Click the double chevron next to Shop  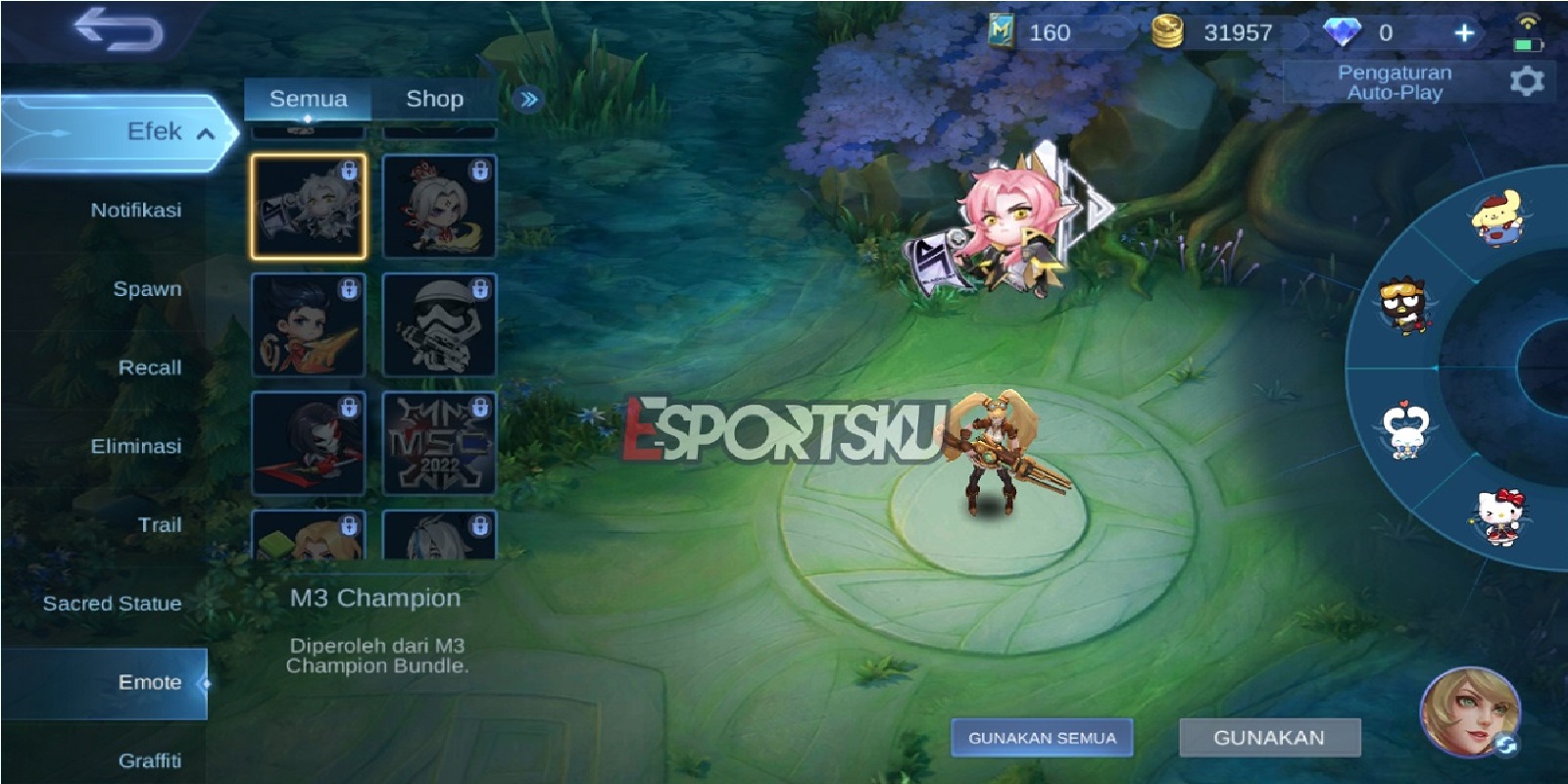(527, 98)
